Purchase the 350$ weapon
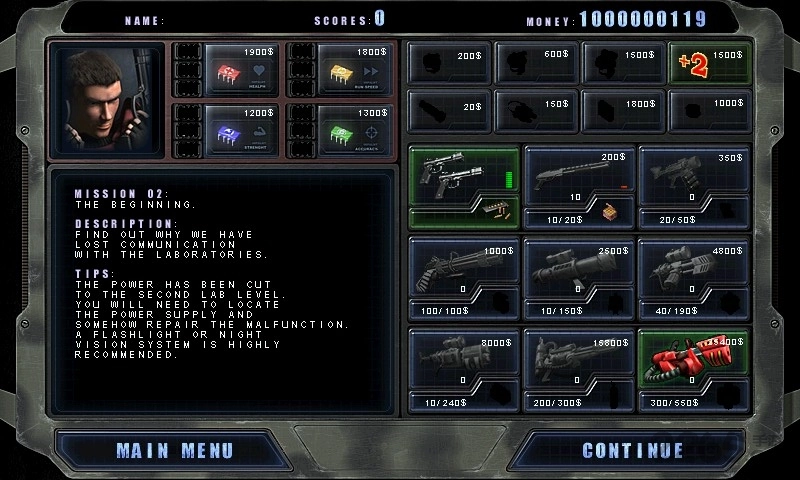This screenshot has height=480, width=800. point(693,186)
